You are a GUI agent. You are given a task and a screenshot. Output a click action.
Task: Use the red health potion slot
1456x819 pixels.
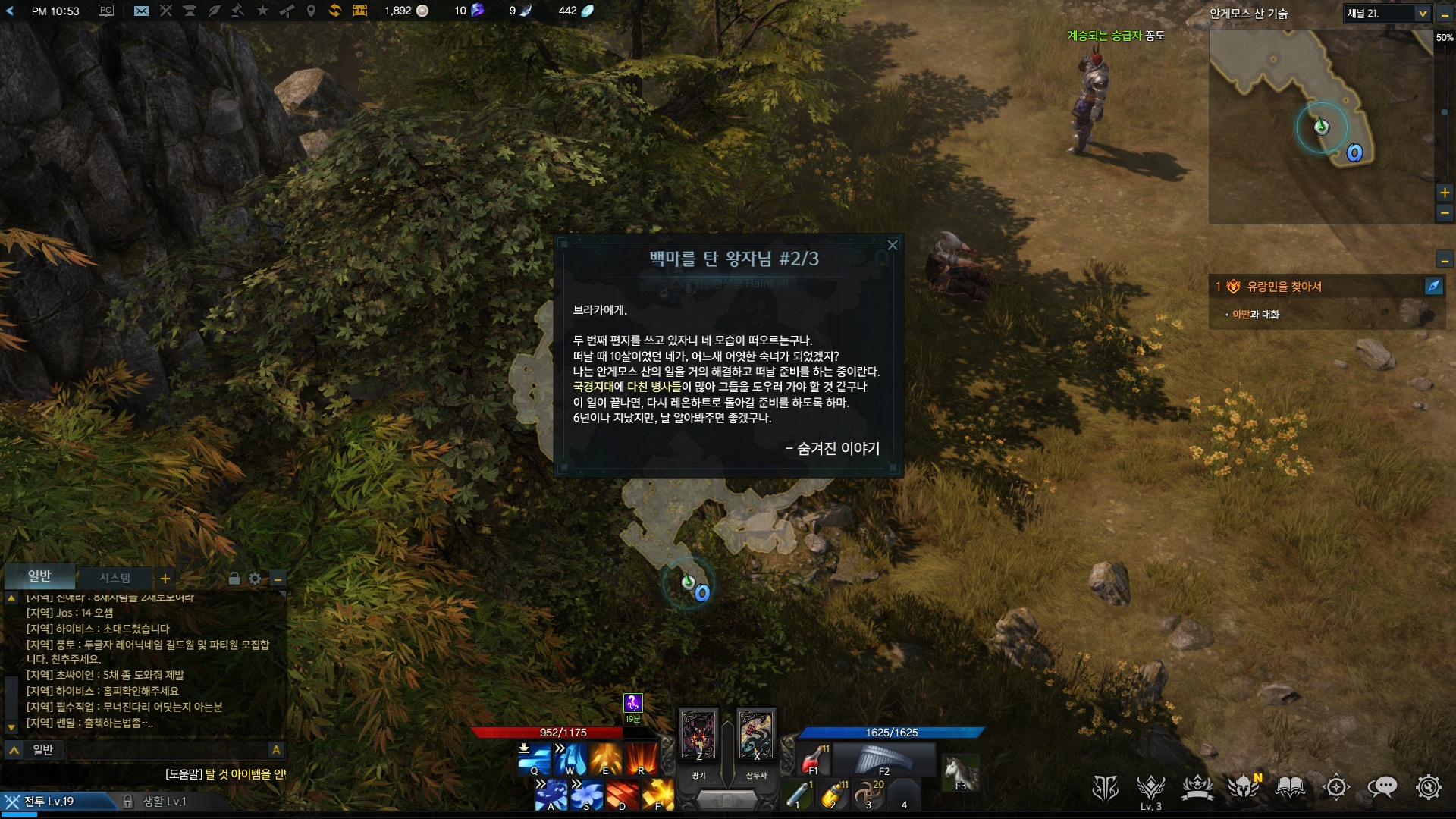pyautogui.click(x=813, y=758)
